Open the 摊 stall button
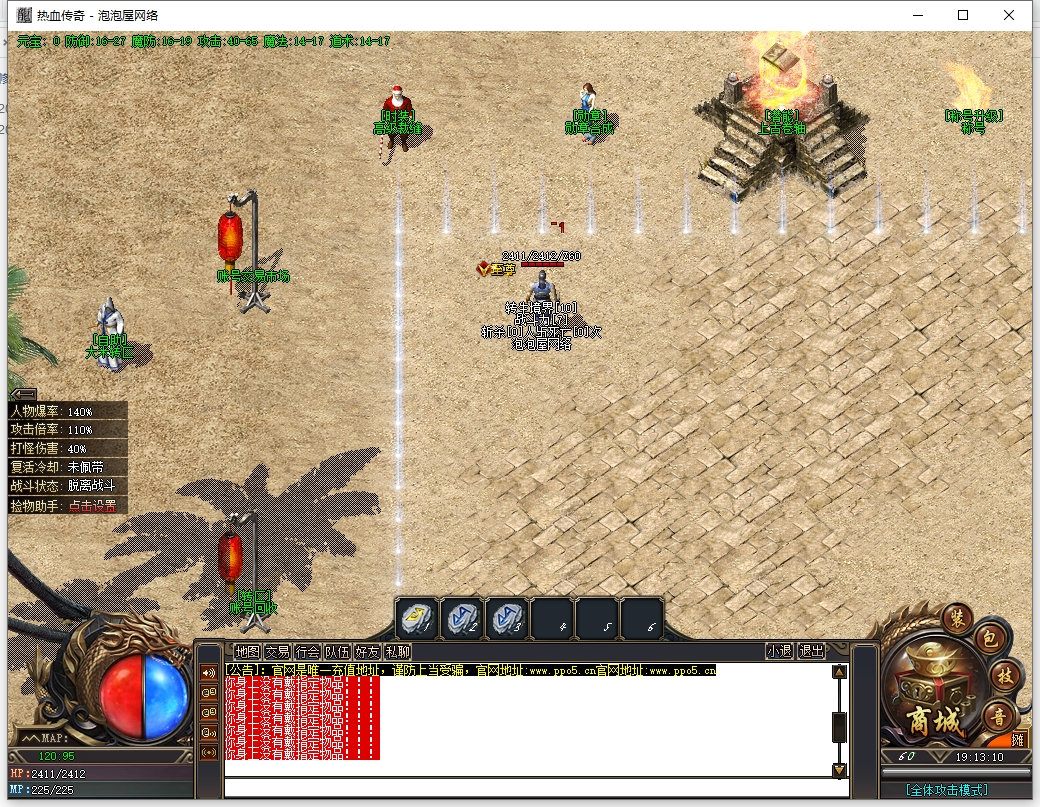 tap(1018, 741)
